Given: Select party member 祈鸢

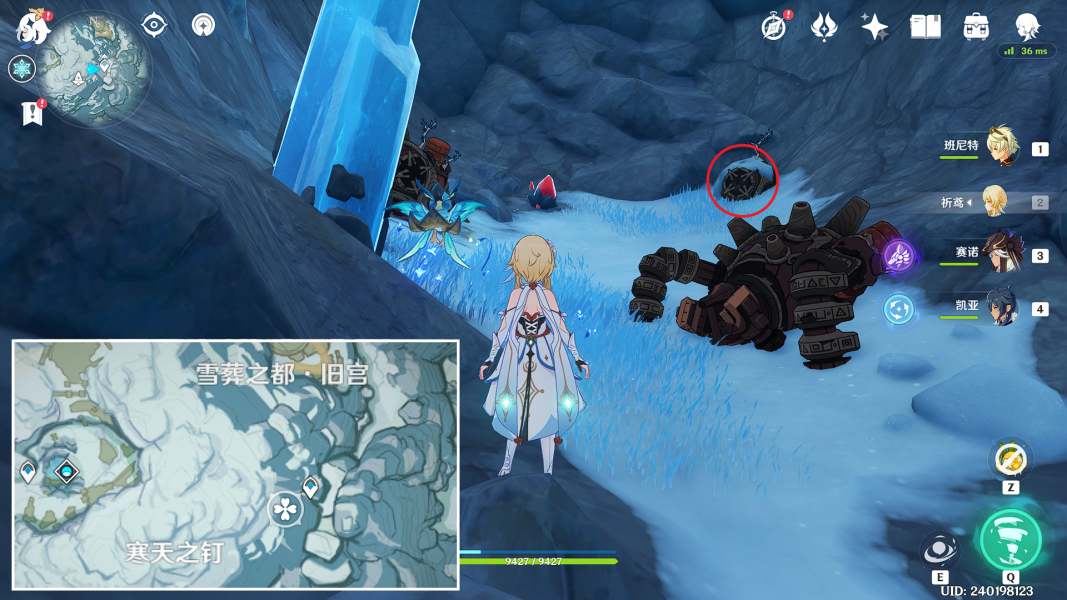Looking at the screenshot, I should point(995,201).
